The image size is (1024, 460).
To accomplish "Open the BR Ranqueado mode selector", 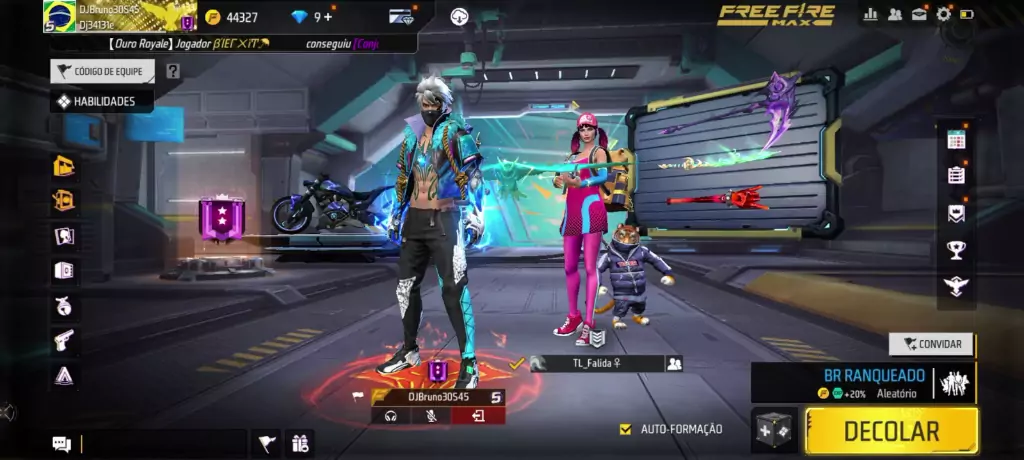I will point(862,382).
